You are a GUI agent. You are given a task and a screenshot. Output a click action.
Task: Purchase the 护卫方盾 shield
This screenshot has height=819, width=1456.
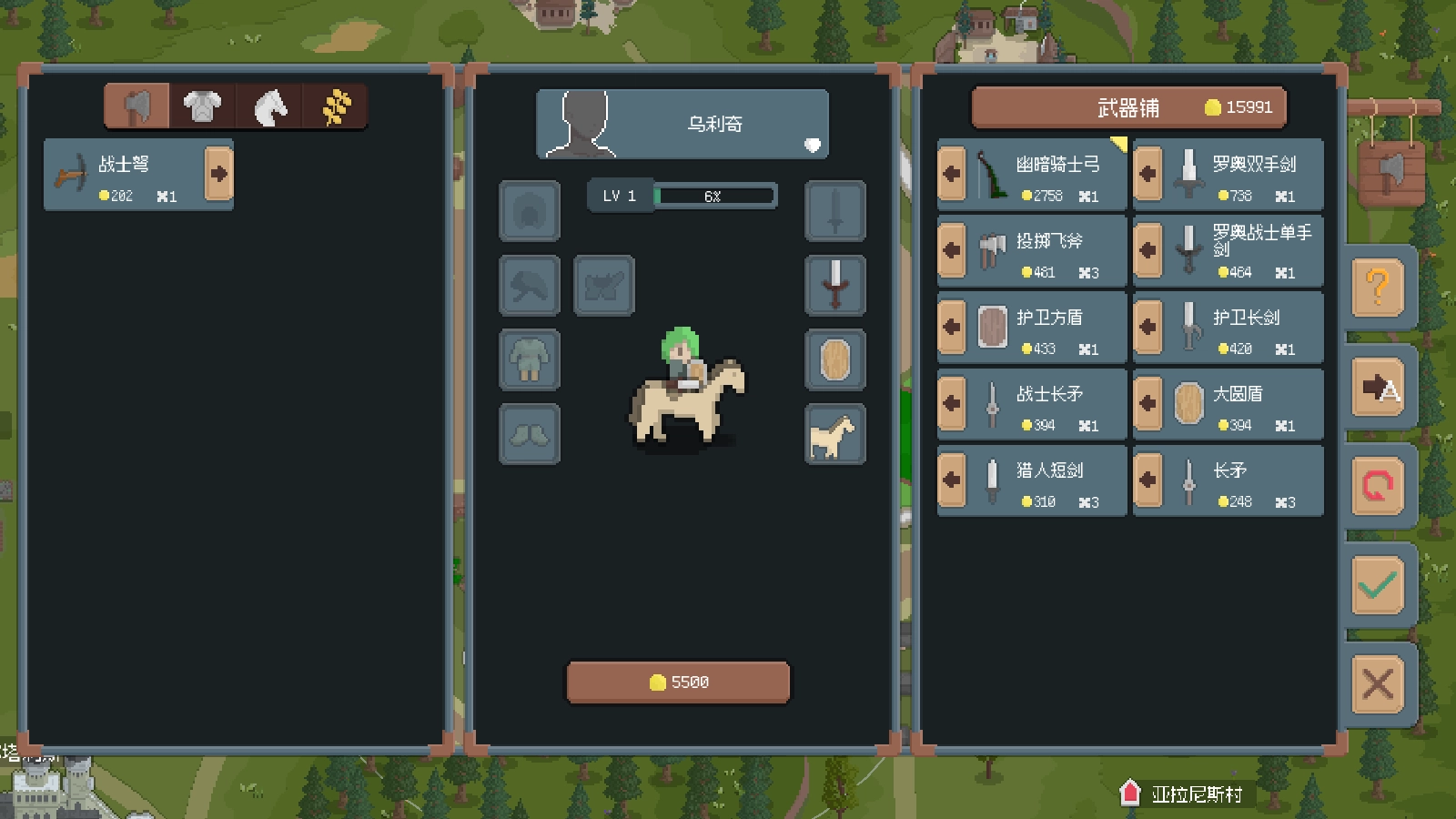[x=952, y=327]
